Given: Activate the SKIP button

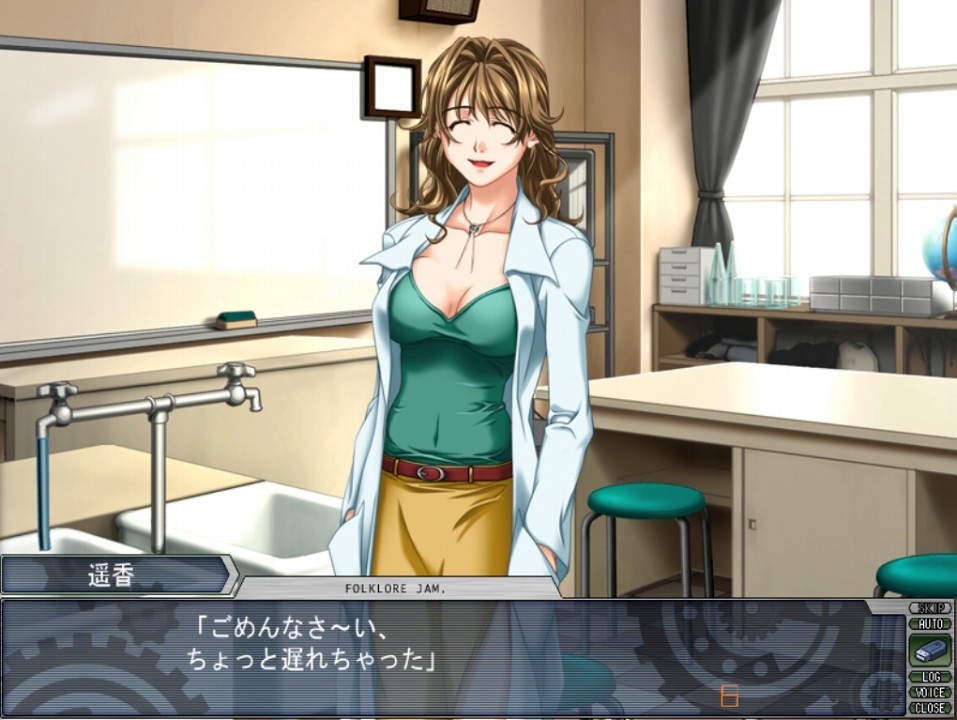Looking at the screenshot, I should click(929, 608).
